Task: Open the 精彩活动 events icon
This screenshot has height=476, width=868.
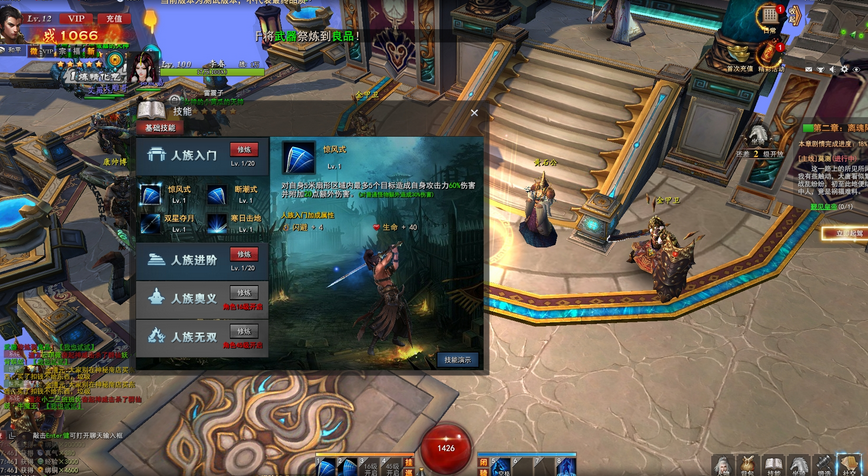Action: click(x=771, y=55)
